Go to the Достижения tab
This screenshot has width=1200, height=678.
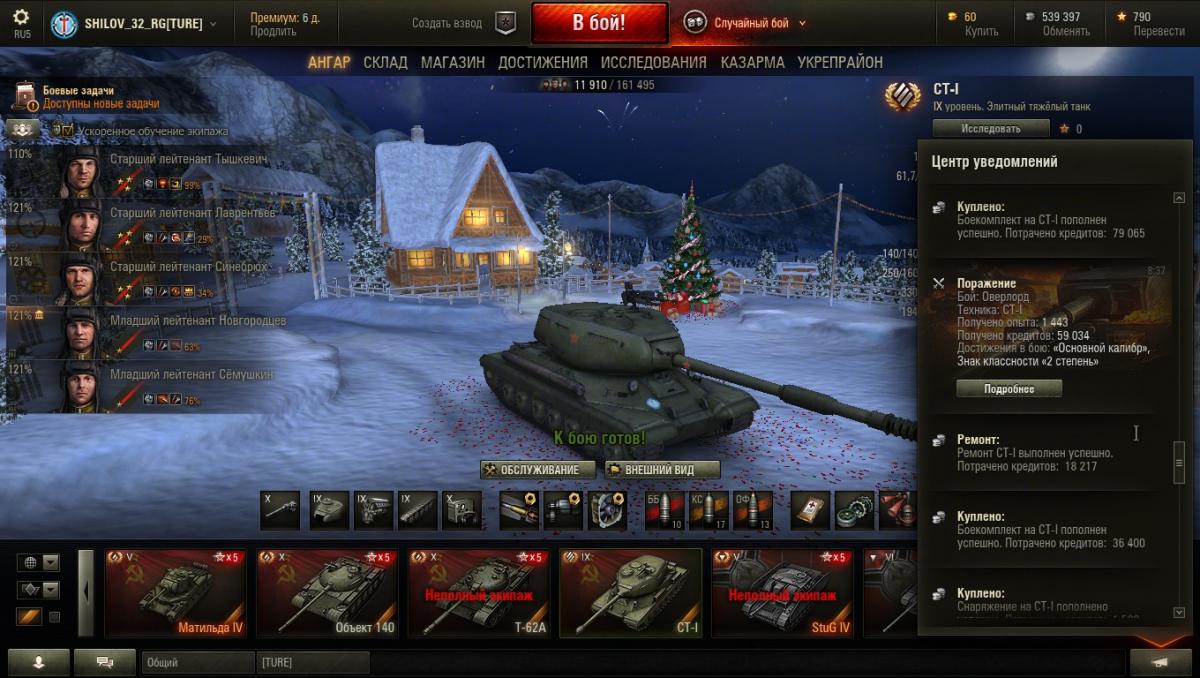(x=542, y=62)
